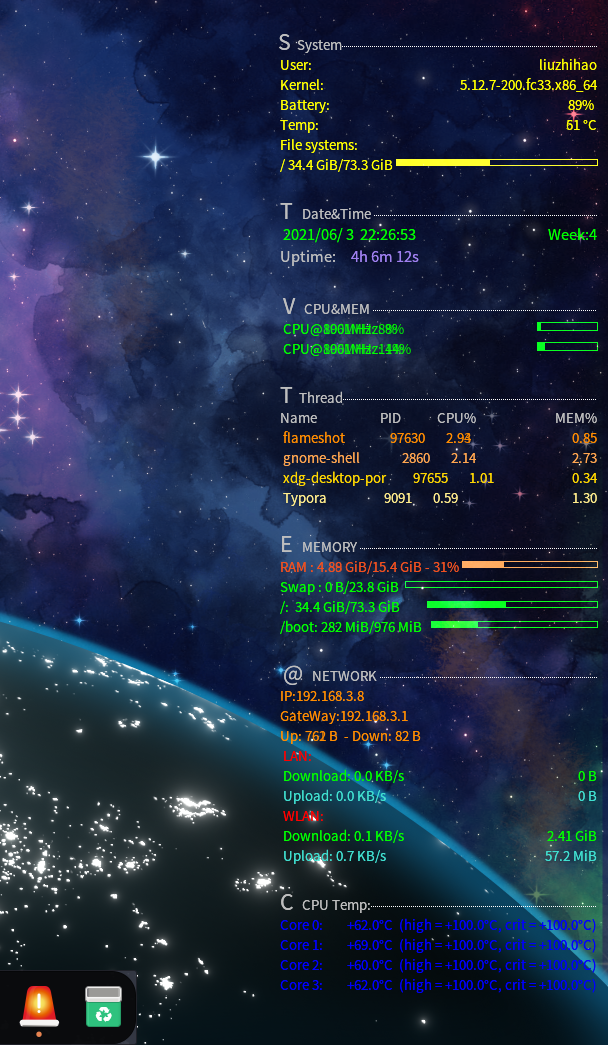This screenshot has height=1045, width=608.
Task: Open the green recycle bin in the dock
Action: click(103, 1006)
